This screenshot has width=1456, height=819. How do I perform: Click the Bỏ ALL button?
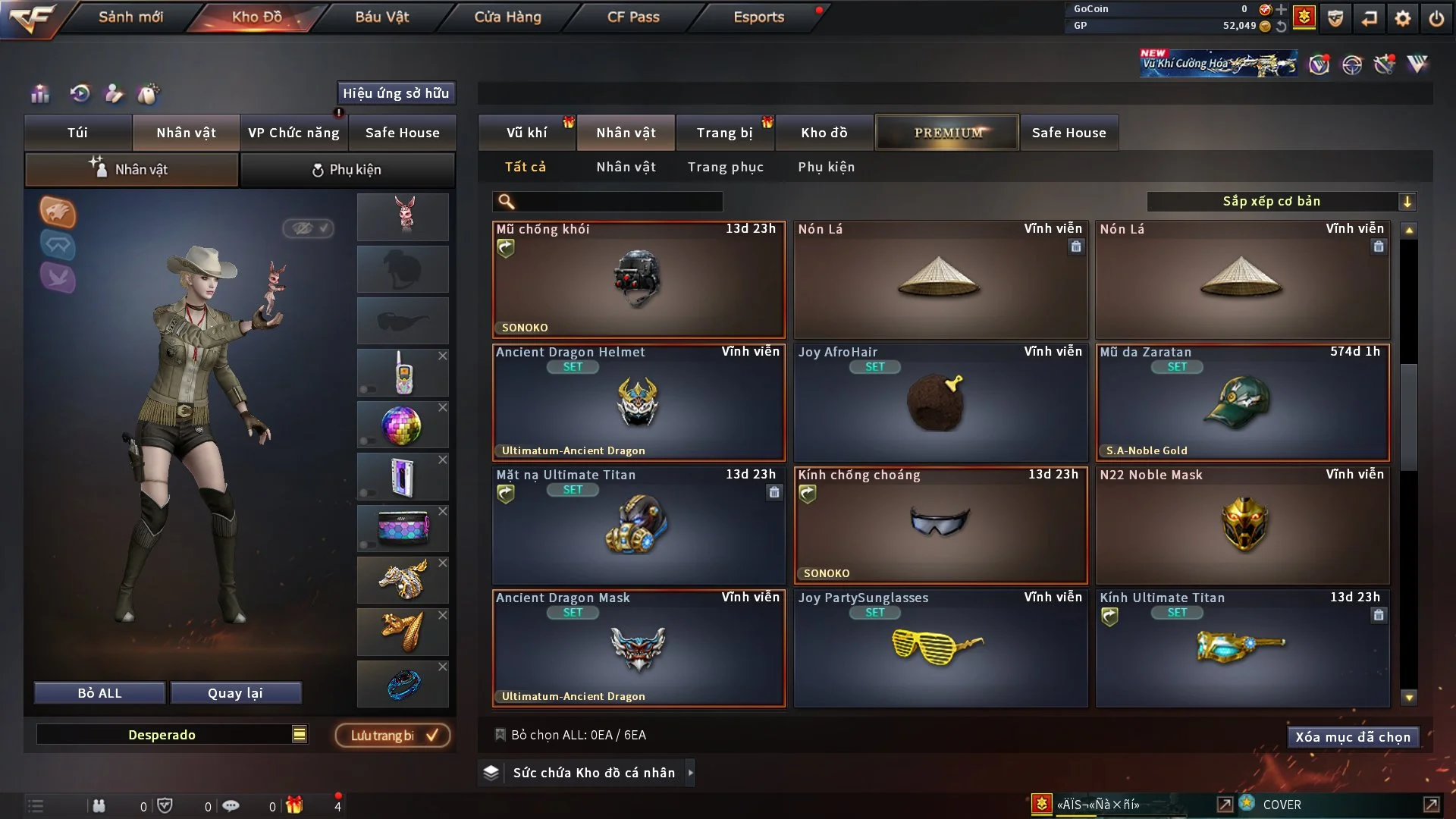[x=99, y=693]
